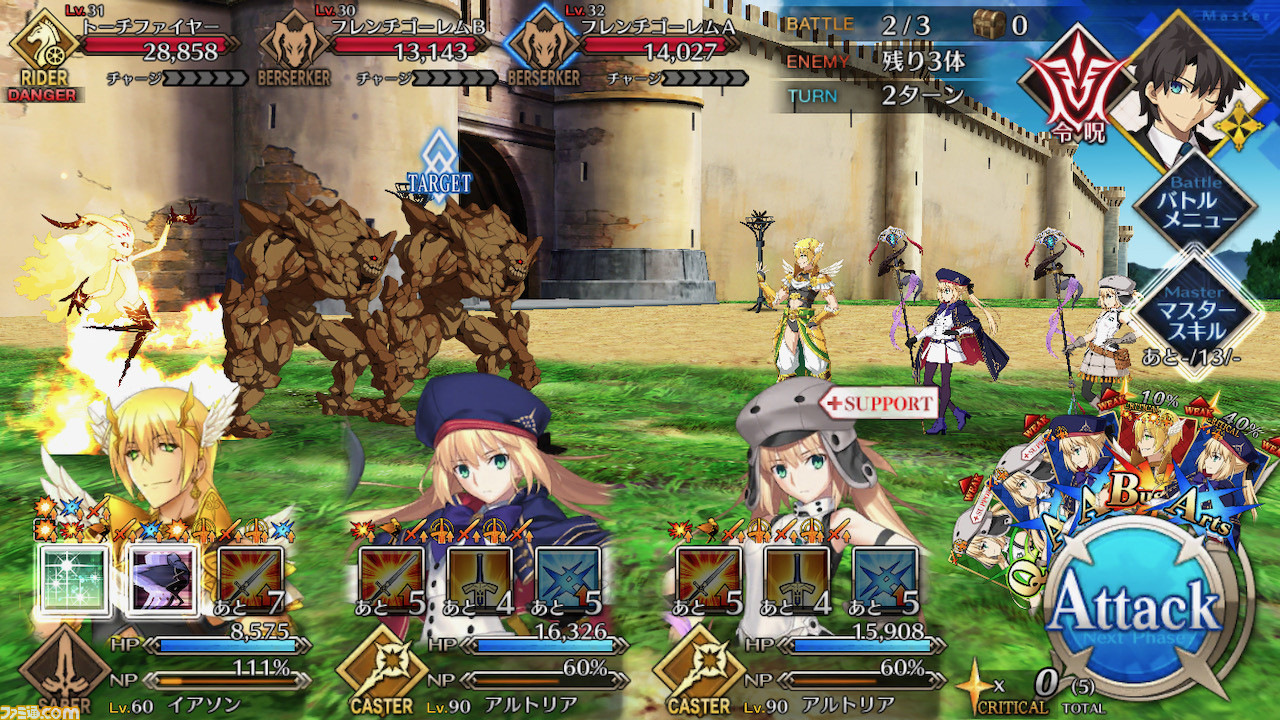Use Jason's purple slash skill

click(161, 580)
